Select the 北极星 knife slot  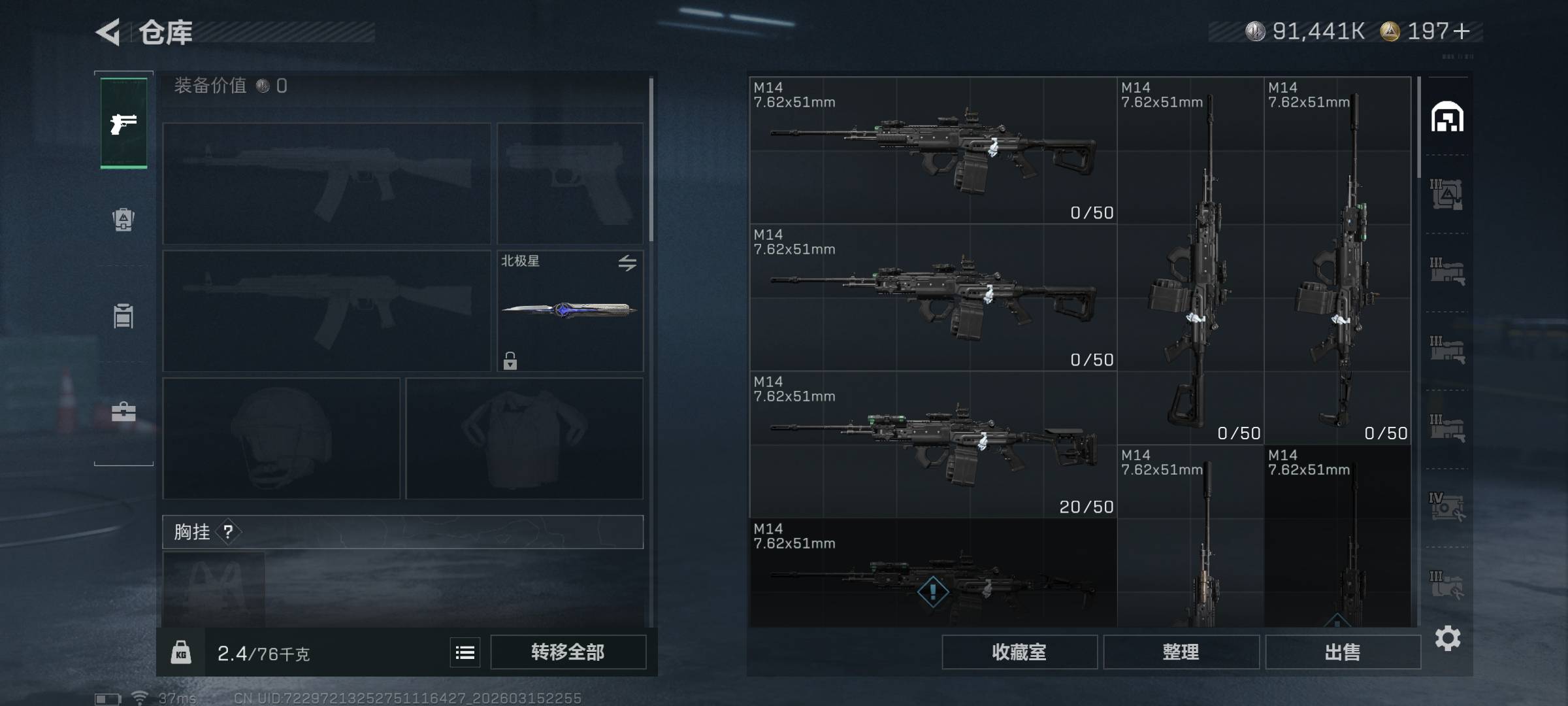570,311
